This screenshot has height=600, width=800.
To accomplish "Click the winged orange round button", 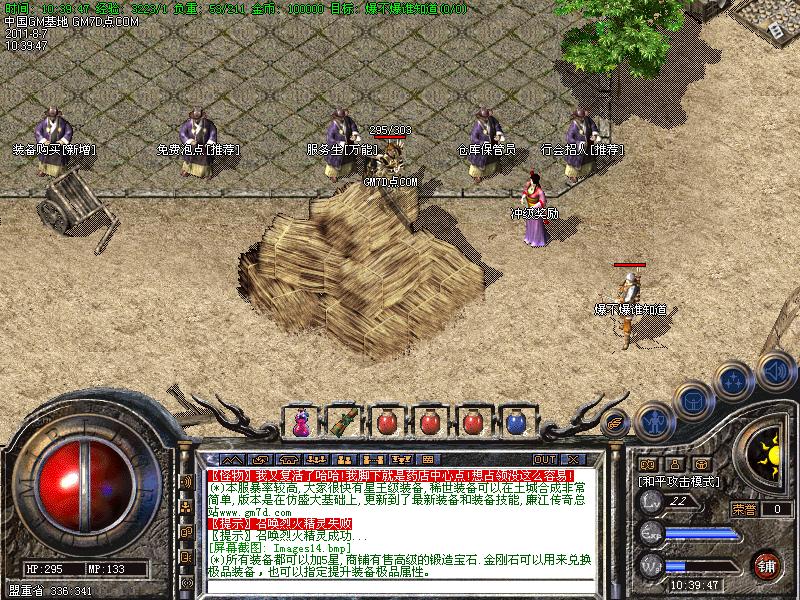I will coord(616,421).
